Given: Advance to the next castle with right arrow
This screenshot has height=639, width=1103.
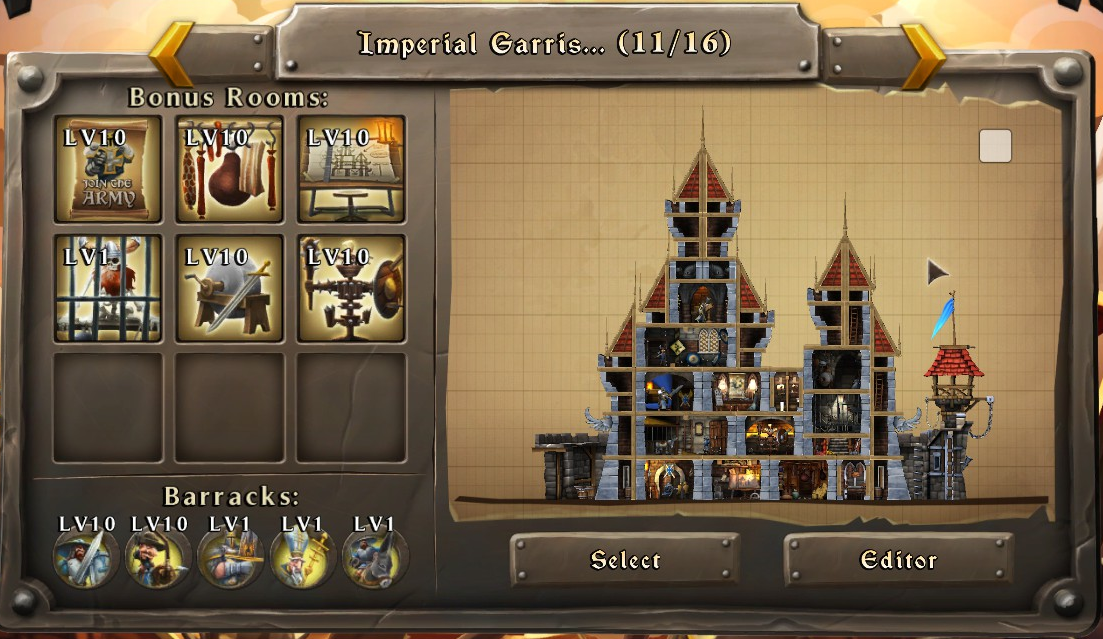Looking at the screenshot, I should [922, 54].
